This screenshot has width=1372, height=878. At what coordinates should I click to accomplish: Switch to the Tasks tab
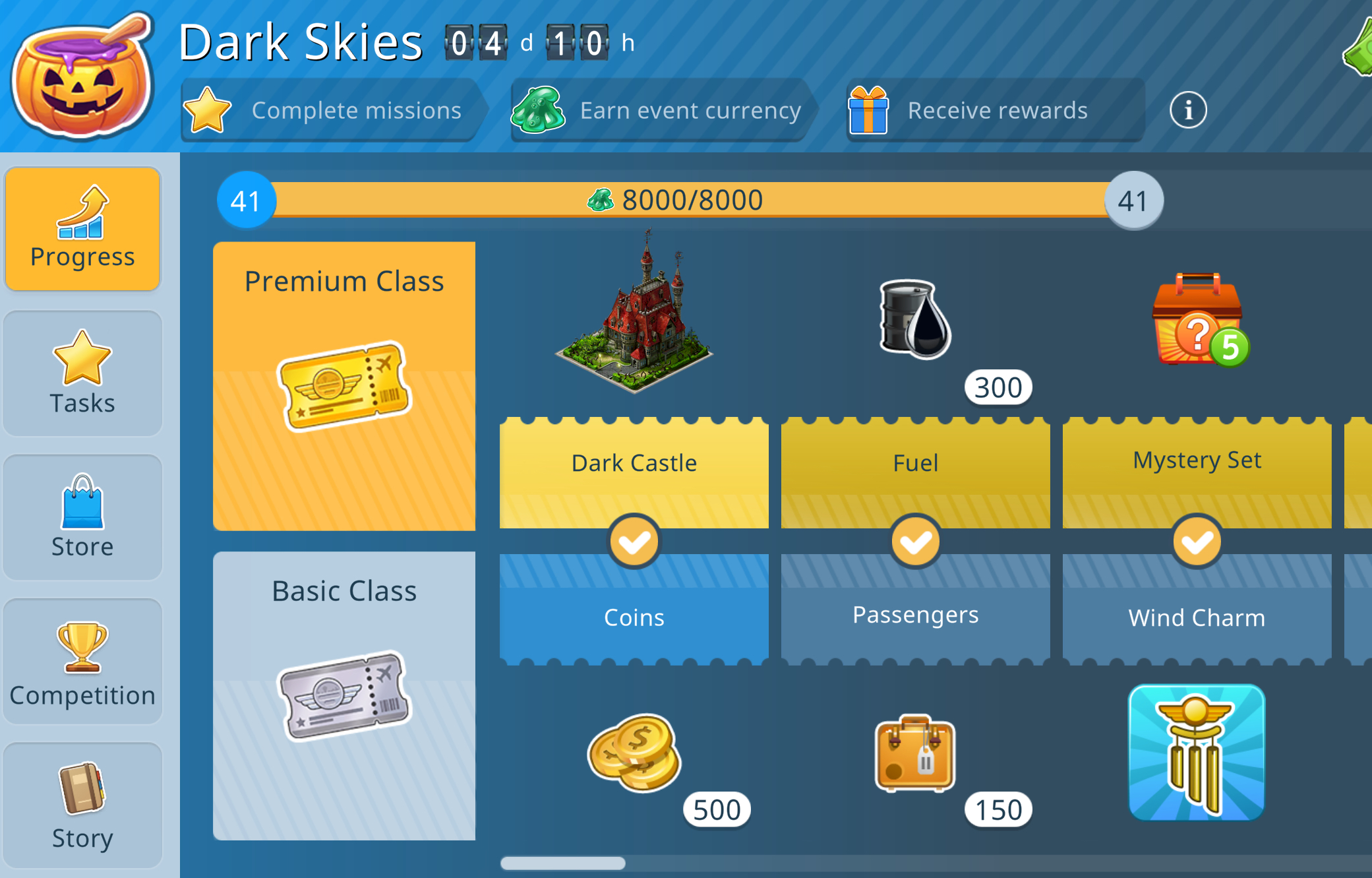[82, 373]
